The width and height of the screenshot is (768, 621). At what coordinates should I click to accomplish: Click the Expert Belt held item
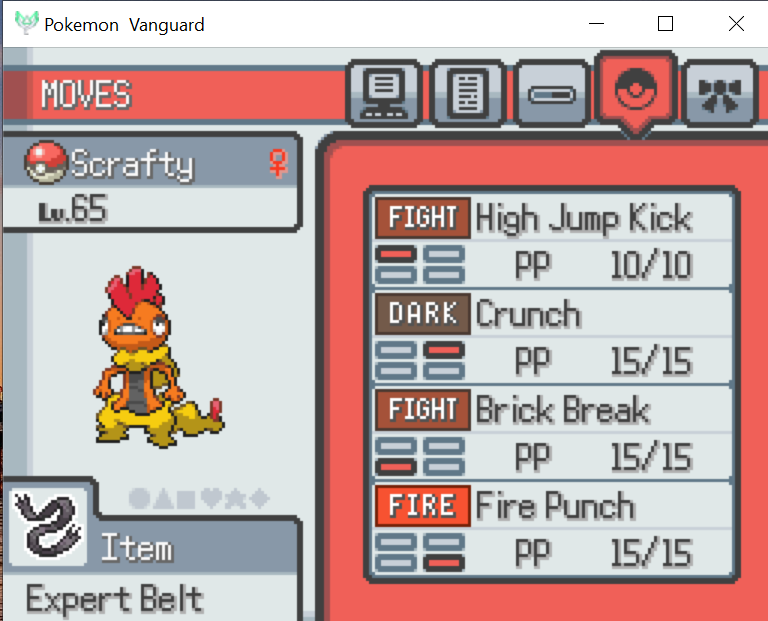tap(114, 598)
